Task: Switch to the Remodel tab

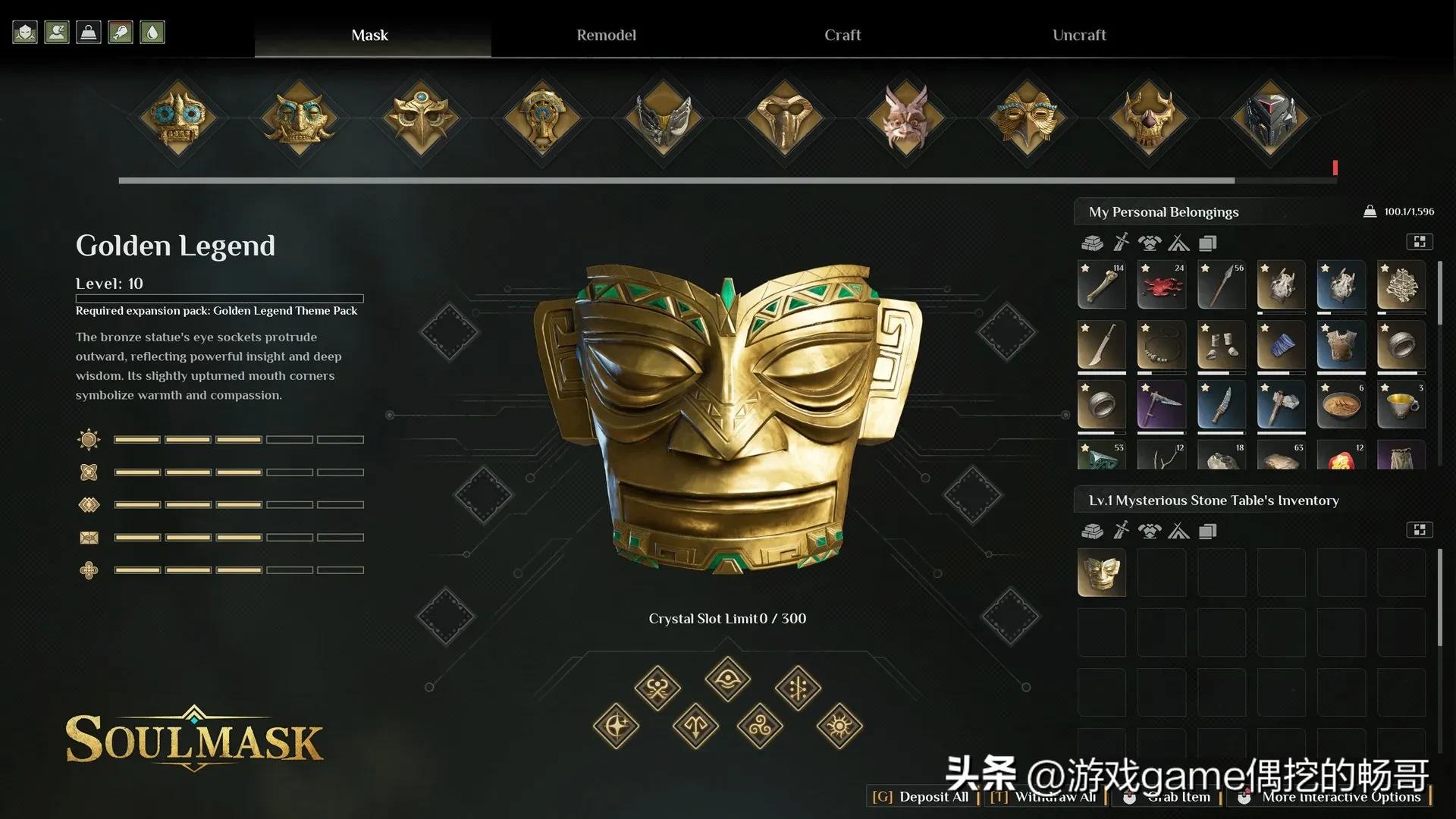Action: [606, 35]
